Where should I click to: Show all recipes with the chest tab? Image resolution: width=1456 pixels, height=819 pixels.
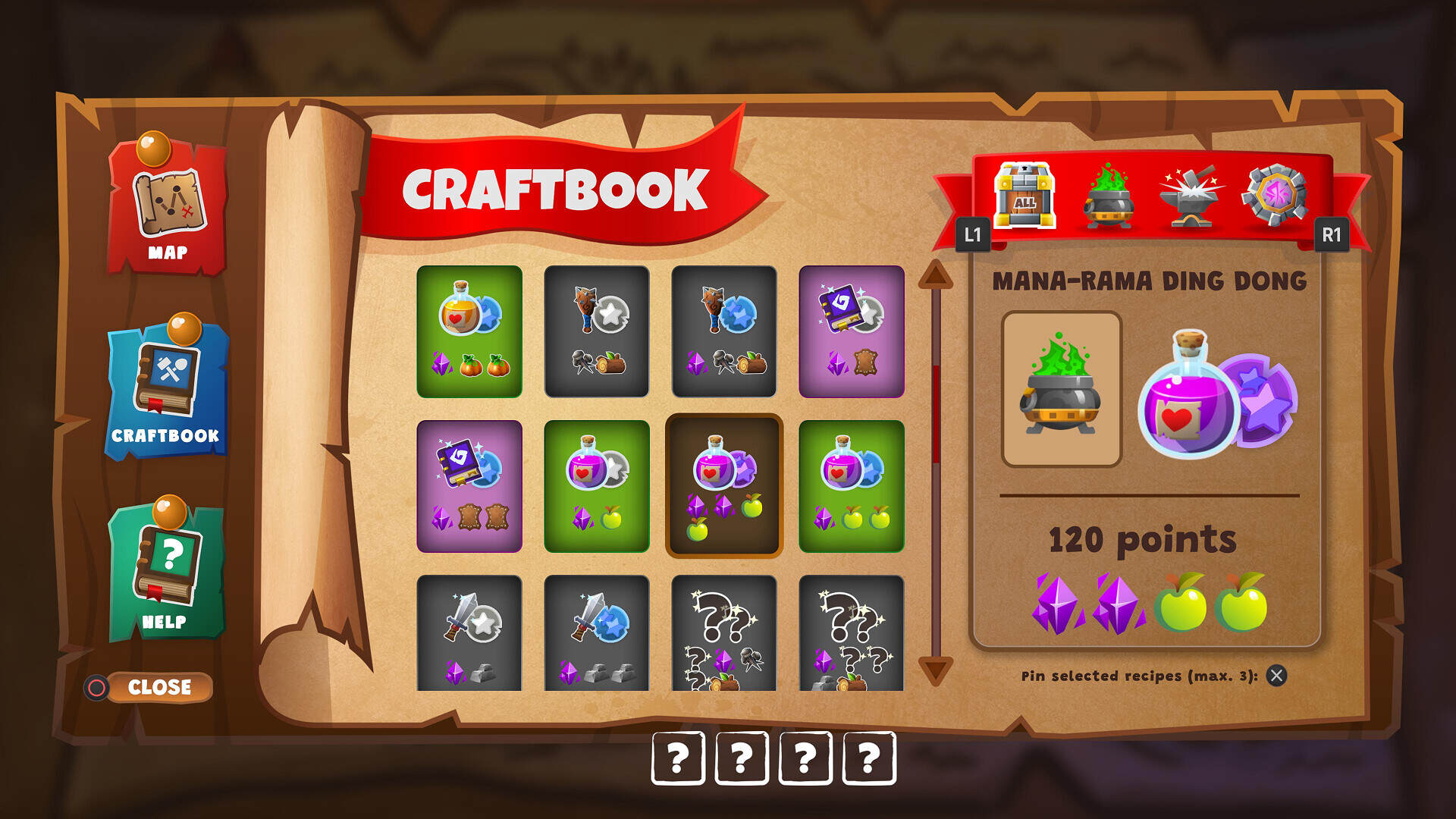1025,196
